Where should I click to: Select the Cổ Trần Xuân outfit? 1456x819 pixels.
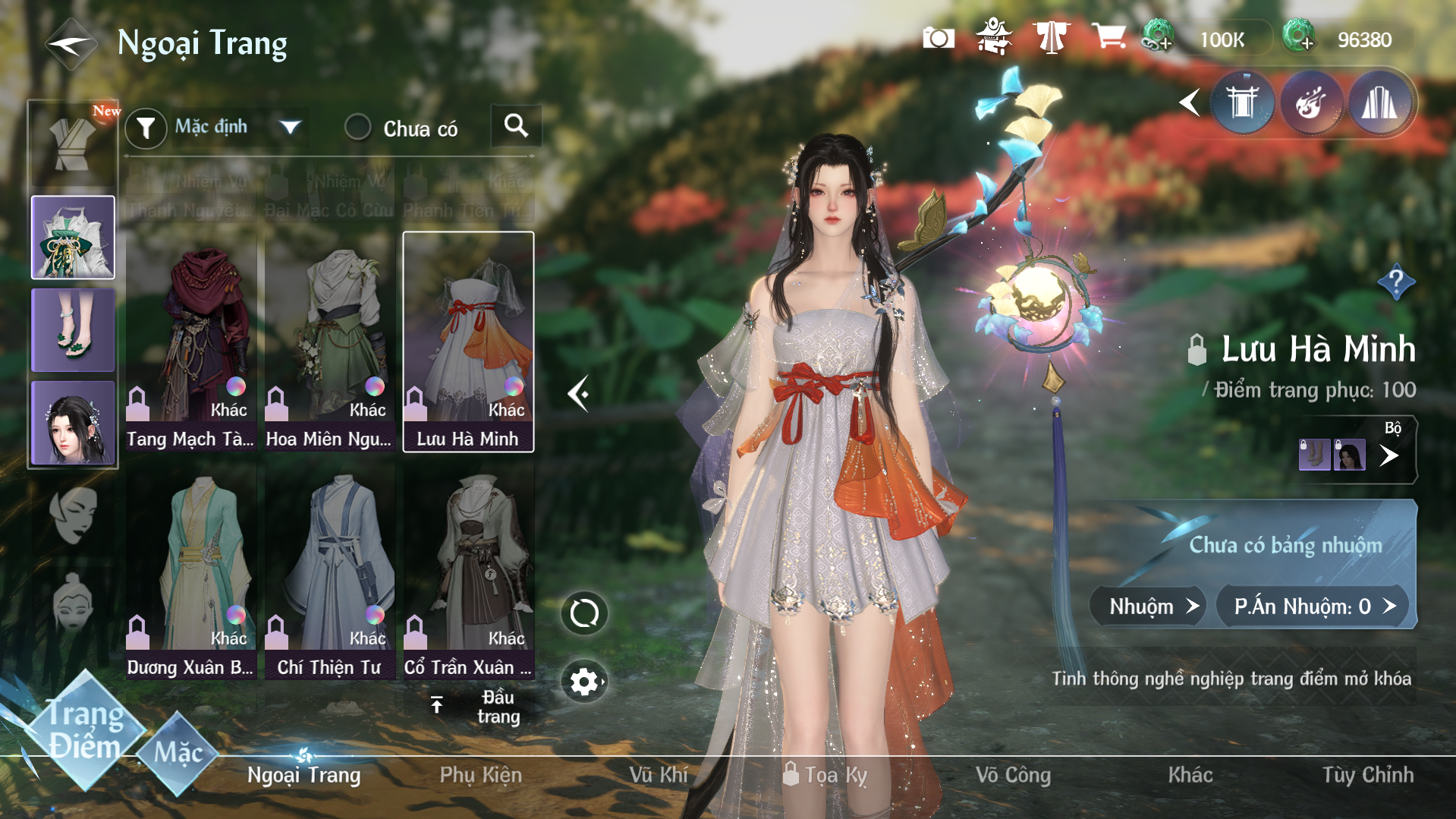pos(468,573)
